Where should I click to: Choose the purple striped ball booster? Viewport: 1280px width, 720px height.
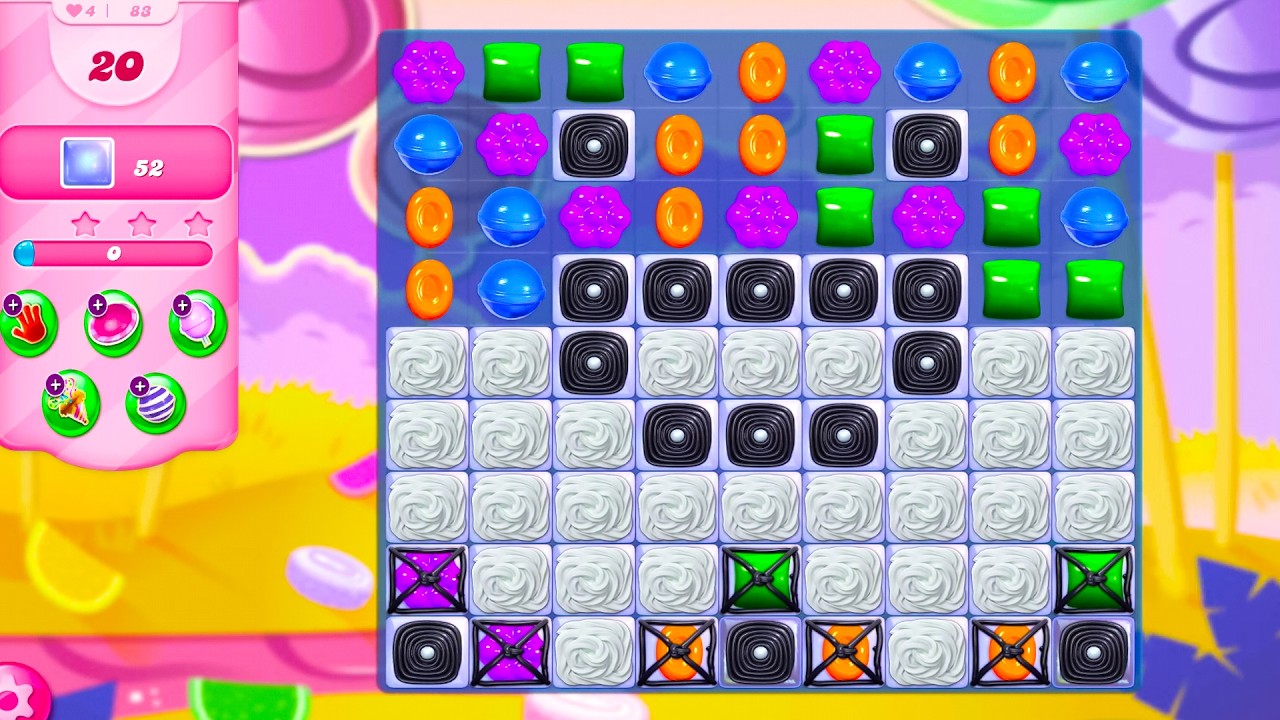pyautogui.click(x=156, y=403)
